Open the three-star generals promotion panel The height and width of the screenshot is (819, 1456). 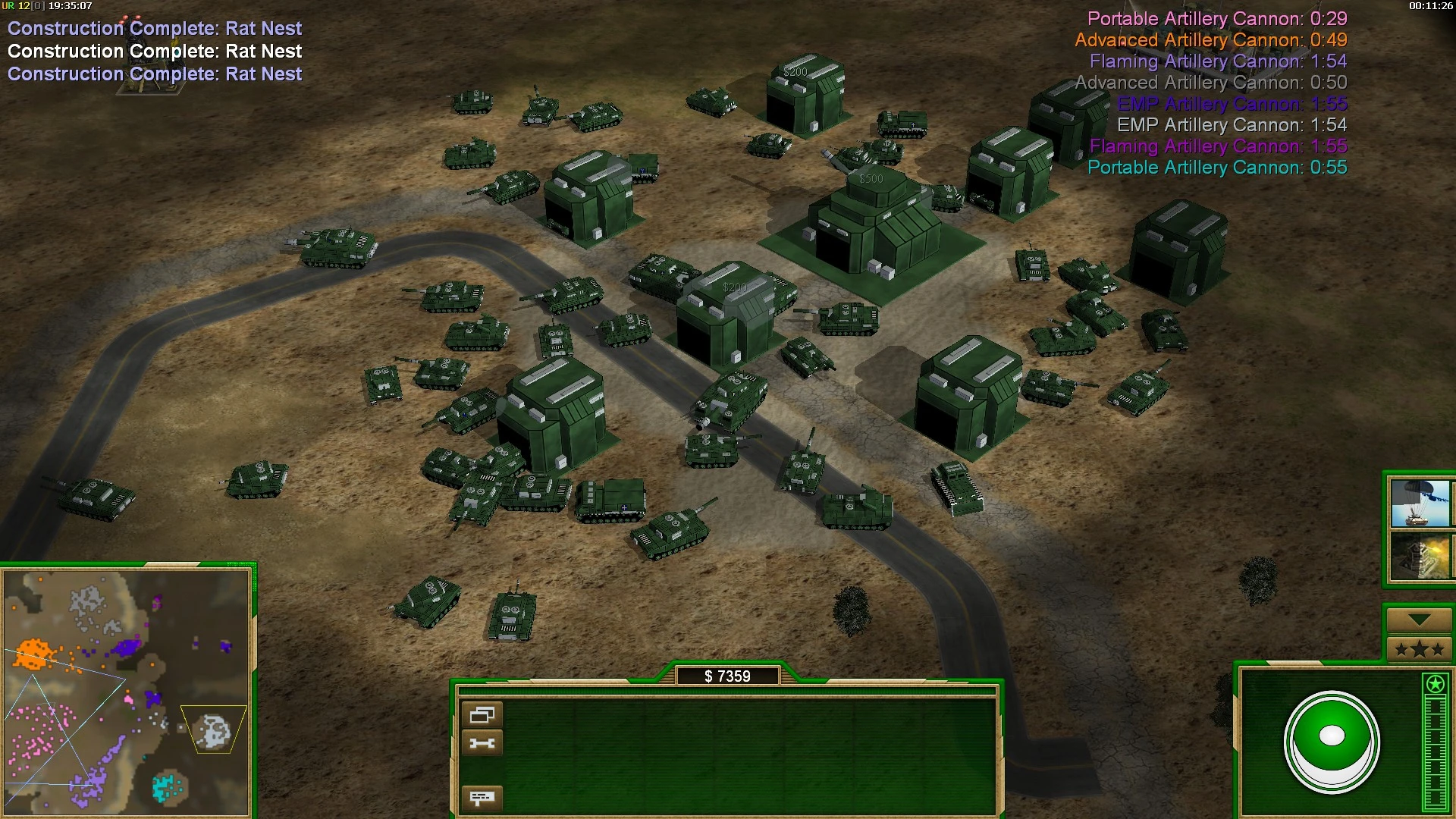1419,648
